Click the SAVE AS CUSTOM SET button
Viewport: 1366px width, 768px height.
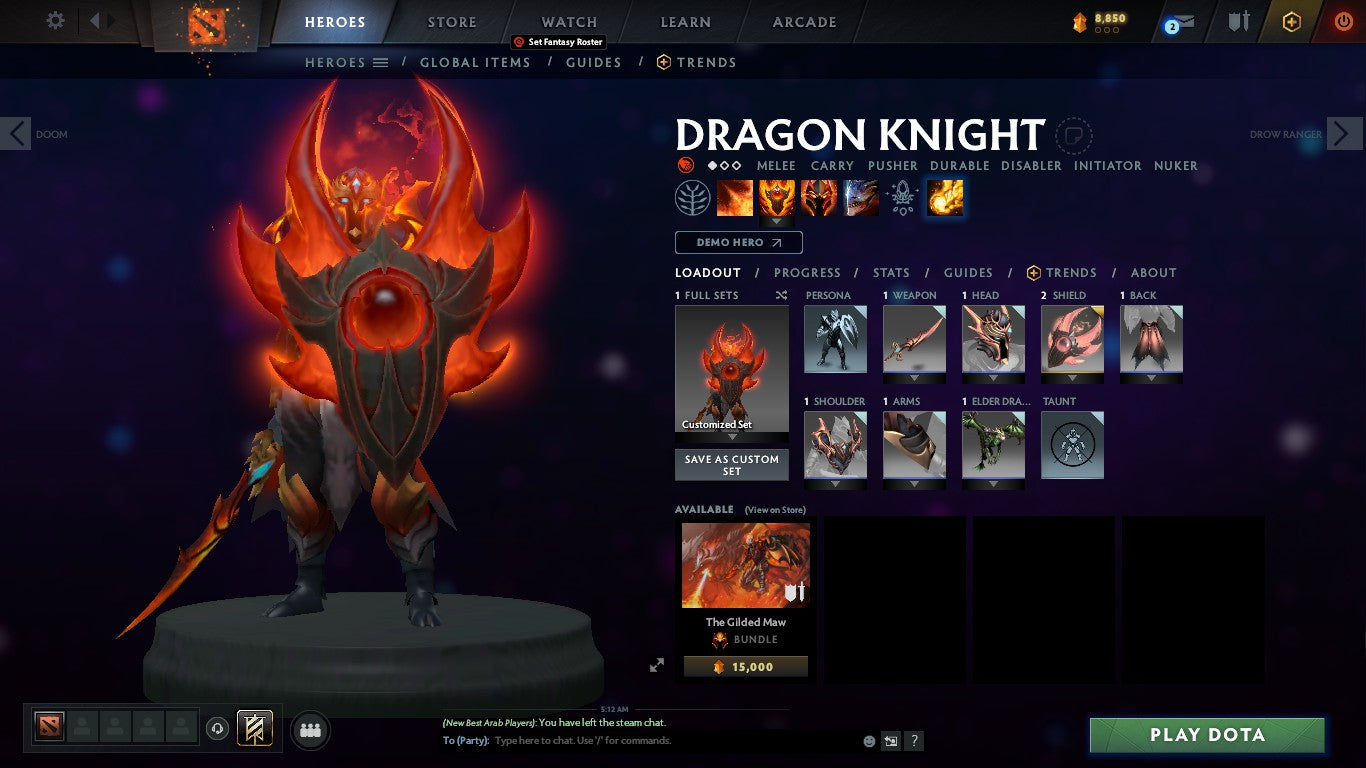coord(731,463)
